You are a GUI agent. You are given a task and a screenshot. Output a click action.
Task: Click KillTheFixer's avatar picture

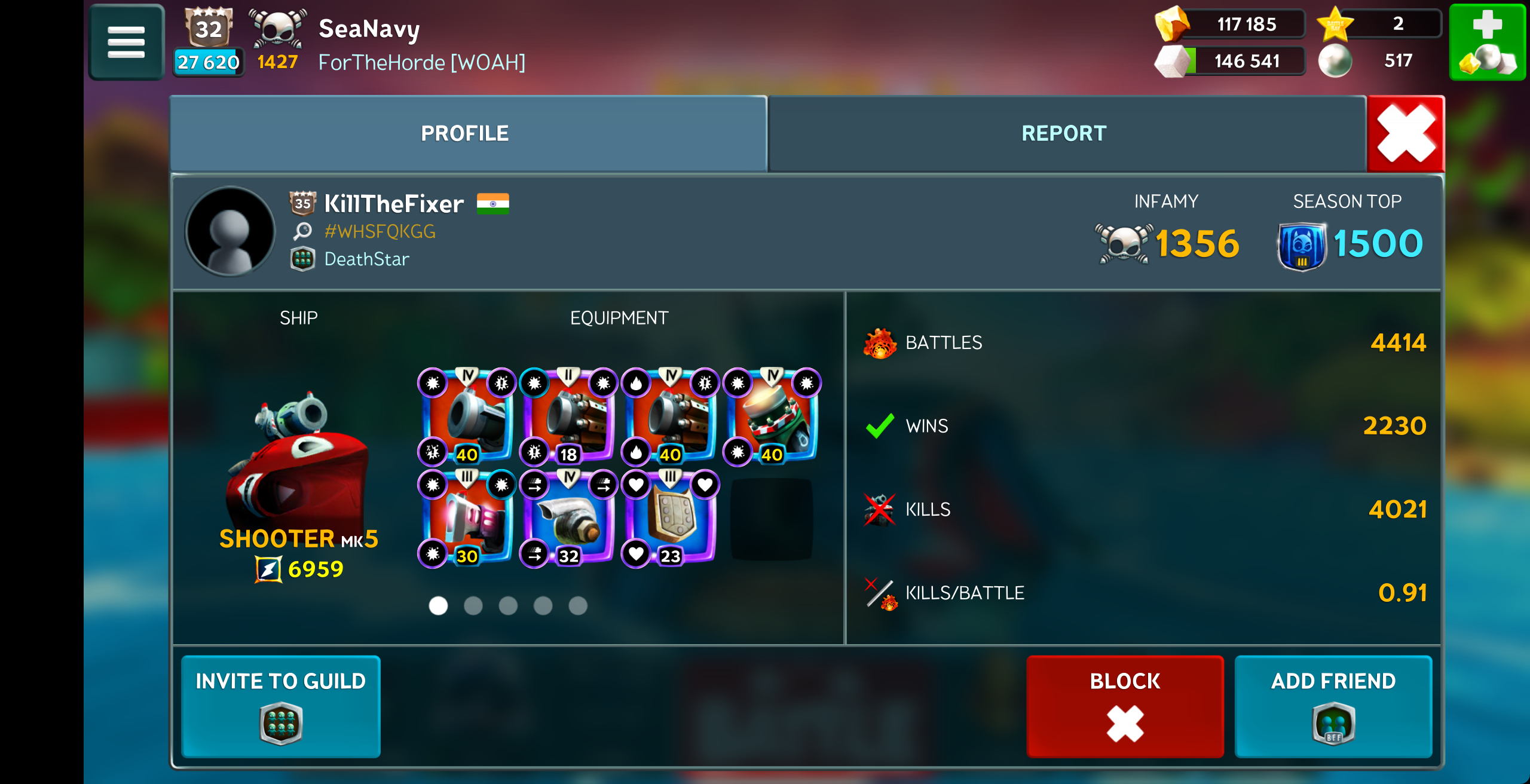[x=230, y=232]
